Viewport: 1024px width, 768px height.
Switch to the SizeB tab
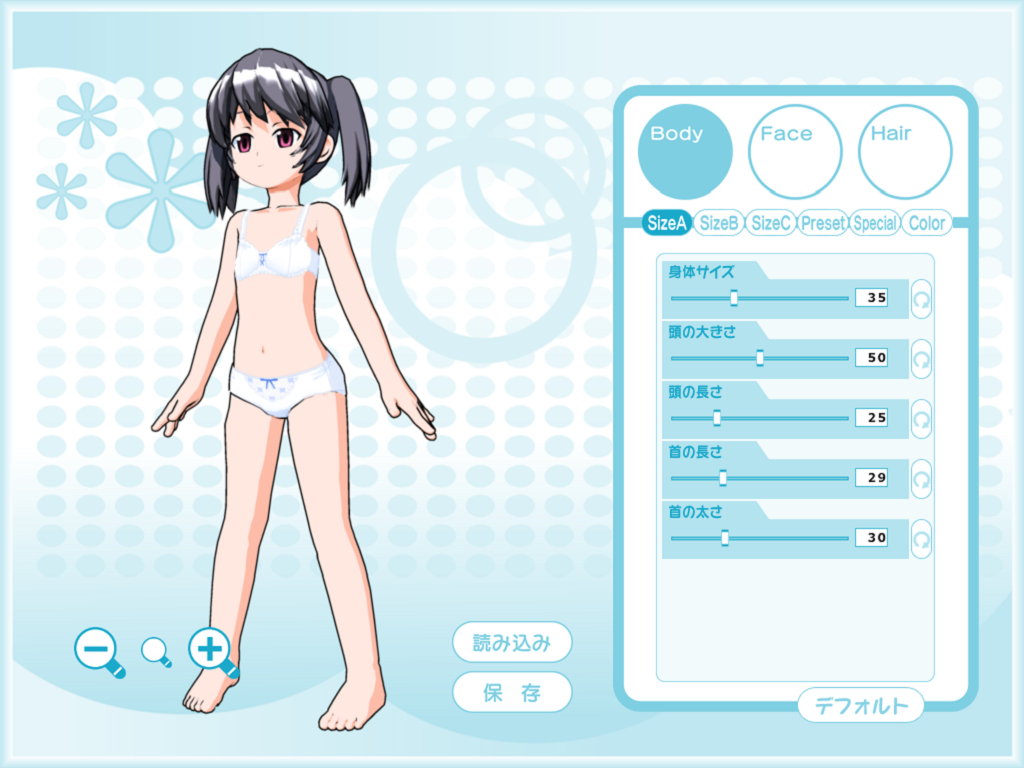(719, 224)
